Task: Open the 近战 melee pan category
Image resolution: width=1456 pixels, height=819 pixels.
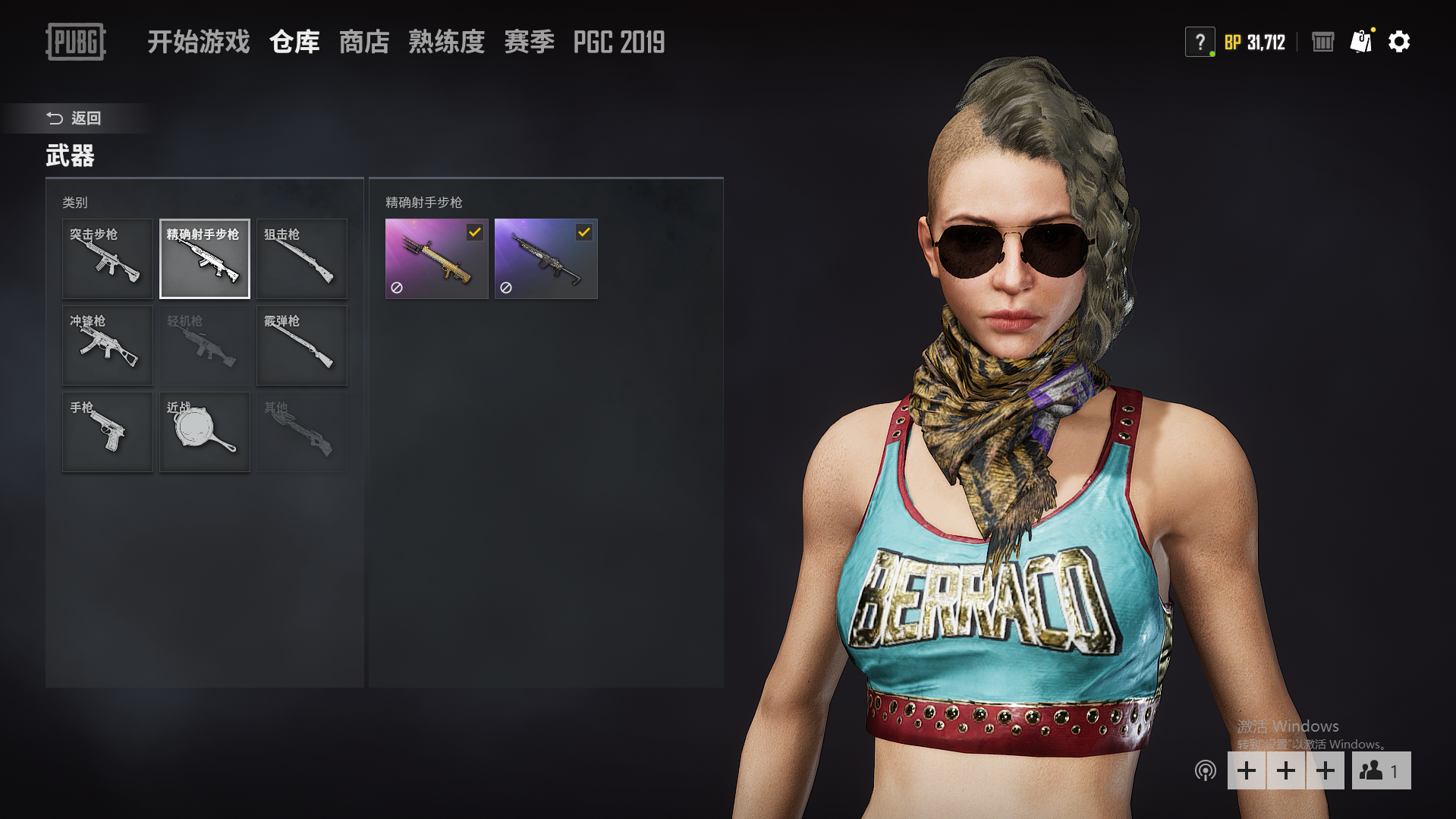Action: click(x=205, y=432)
